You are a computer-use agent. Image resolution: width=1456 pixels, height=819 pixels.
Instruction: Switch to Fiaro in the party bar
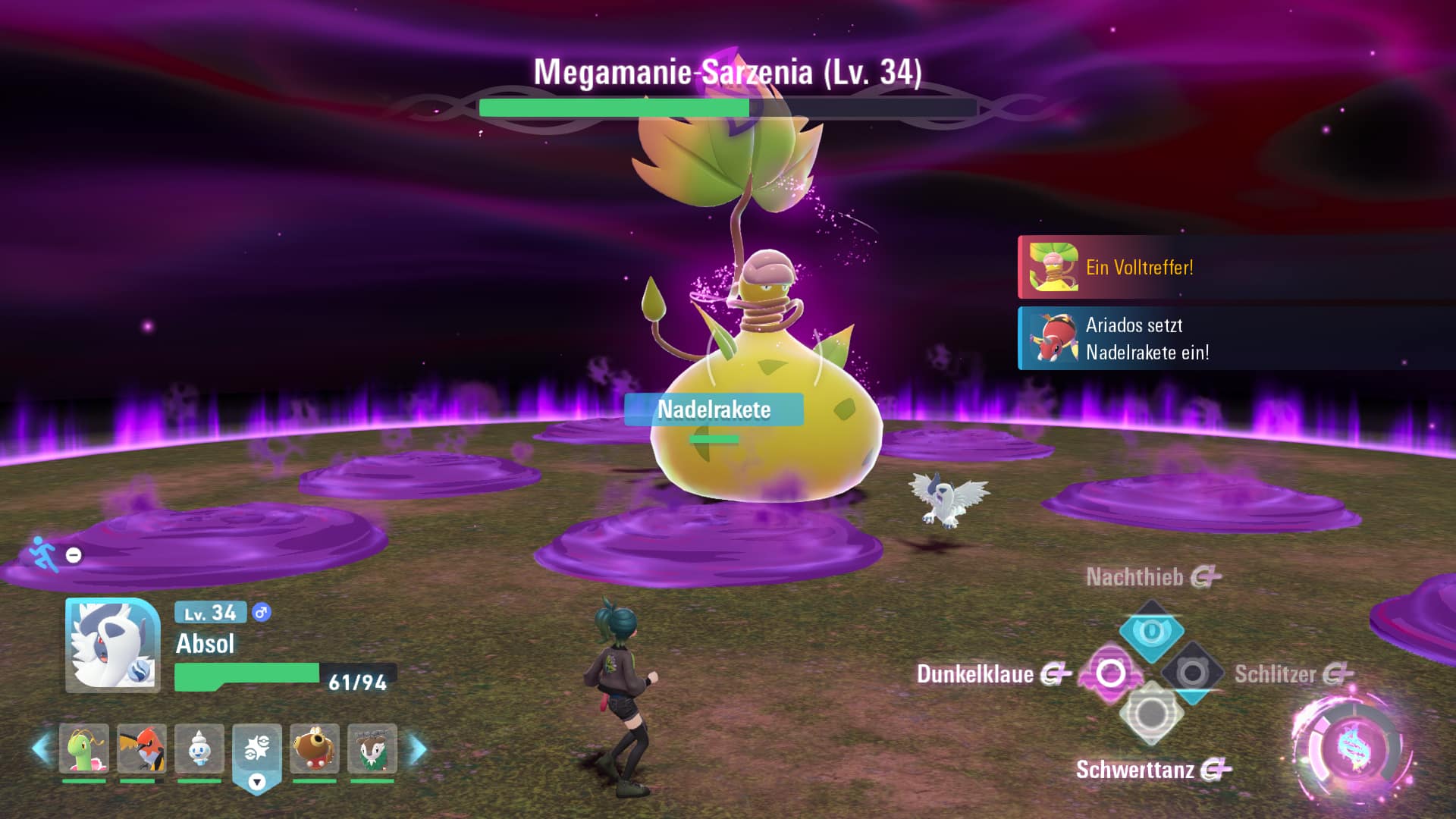click(141, 748)
